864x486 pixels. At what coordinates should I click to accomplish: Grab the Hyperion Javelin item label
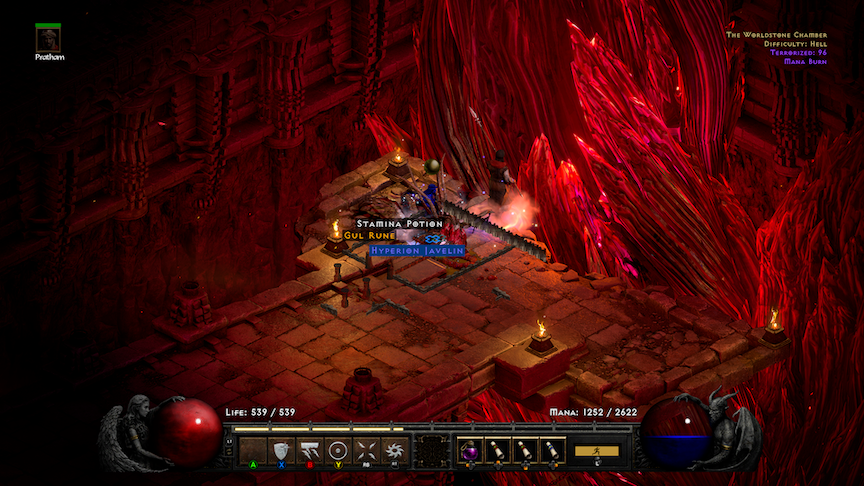click(x=417, y=250)
